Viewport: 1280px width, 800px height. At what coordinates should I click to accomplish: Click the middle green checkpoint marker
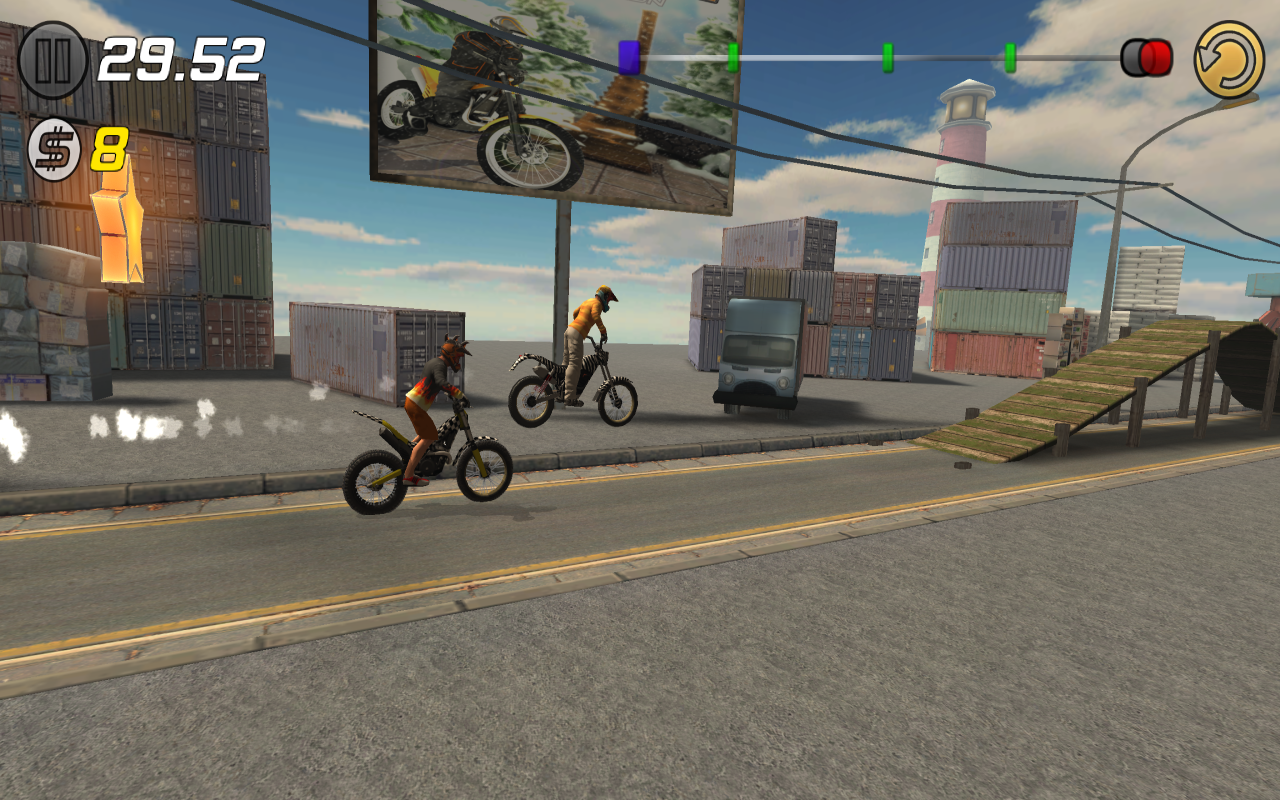tap(886, 57)
